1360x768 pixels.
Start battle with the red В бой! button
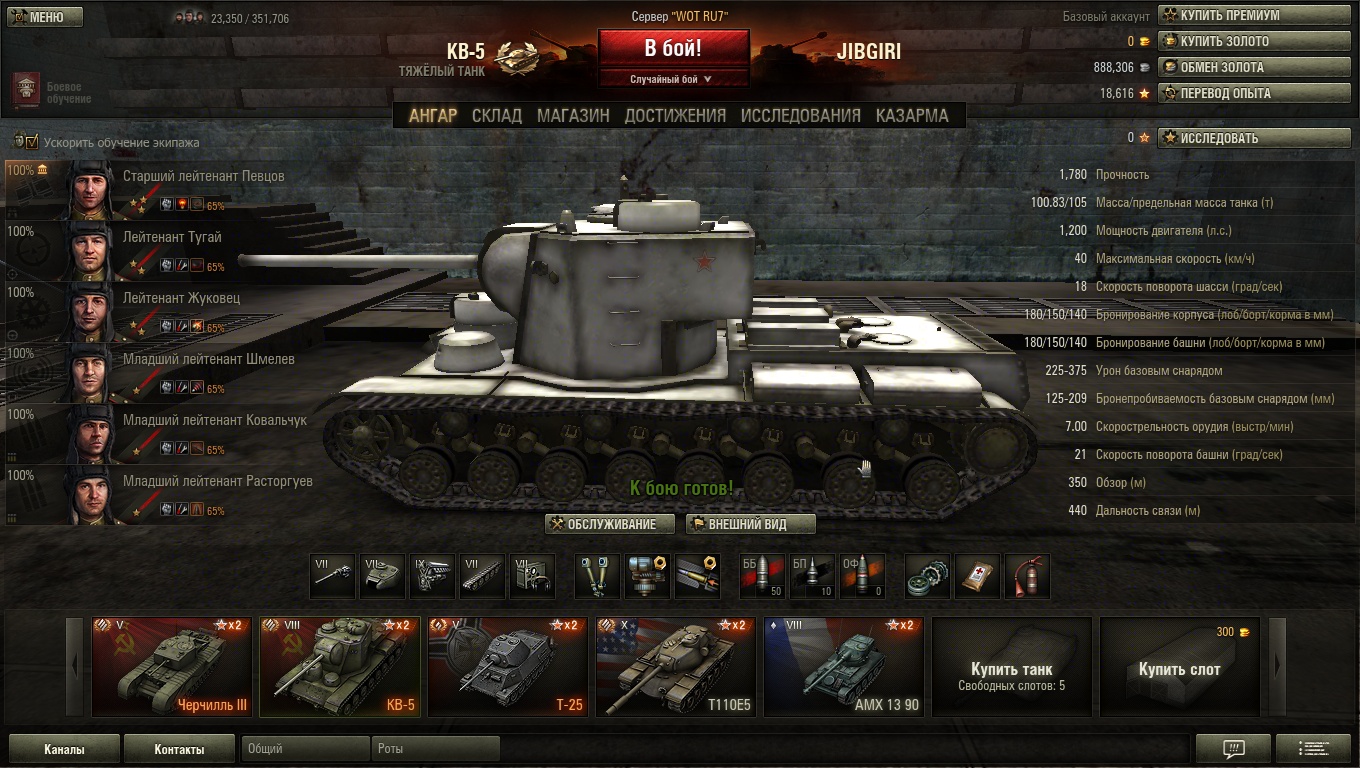[673, 47]
